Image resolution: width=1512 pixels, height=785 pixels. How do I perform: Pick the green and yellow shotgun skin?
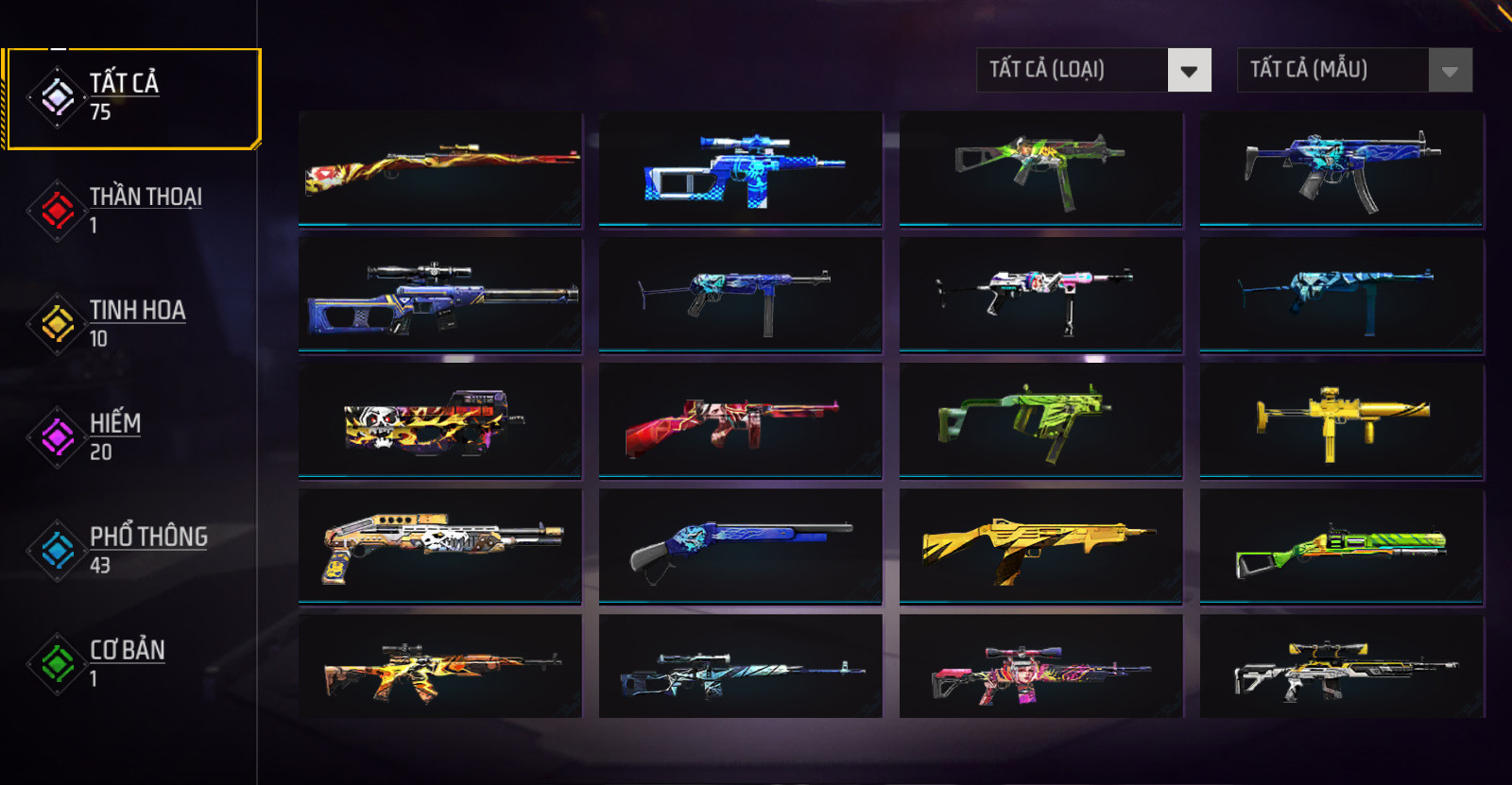tap(1342, 547)
